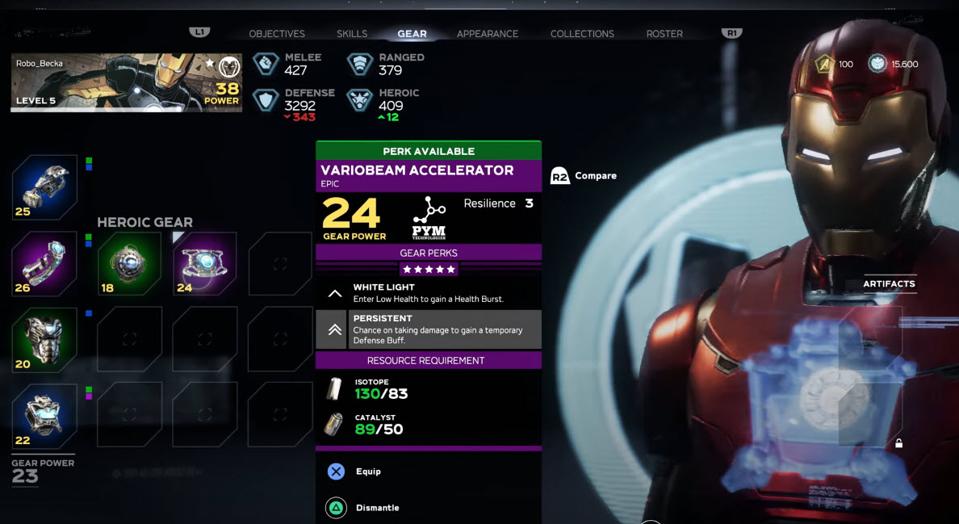Select the power 24 Variobeam Accelerator item
The image size is (959, 524).
[205, 264]
